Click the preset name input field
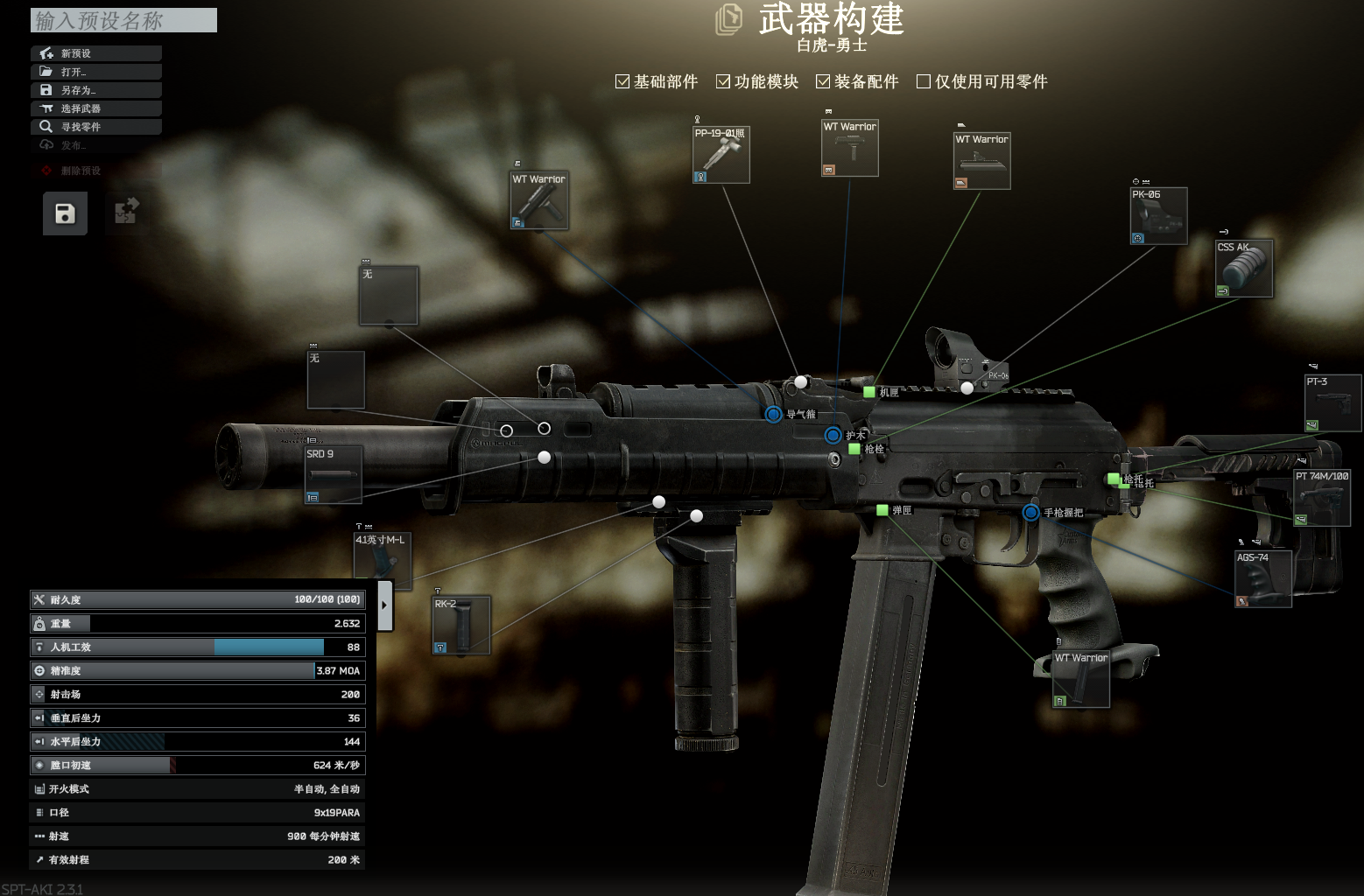 pyautogui.click(x=123, y=20)
